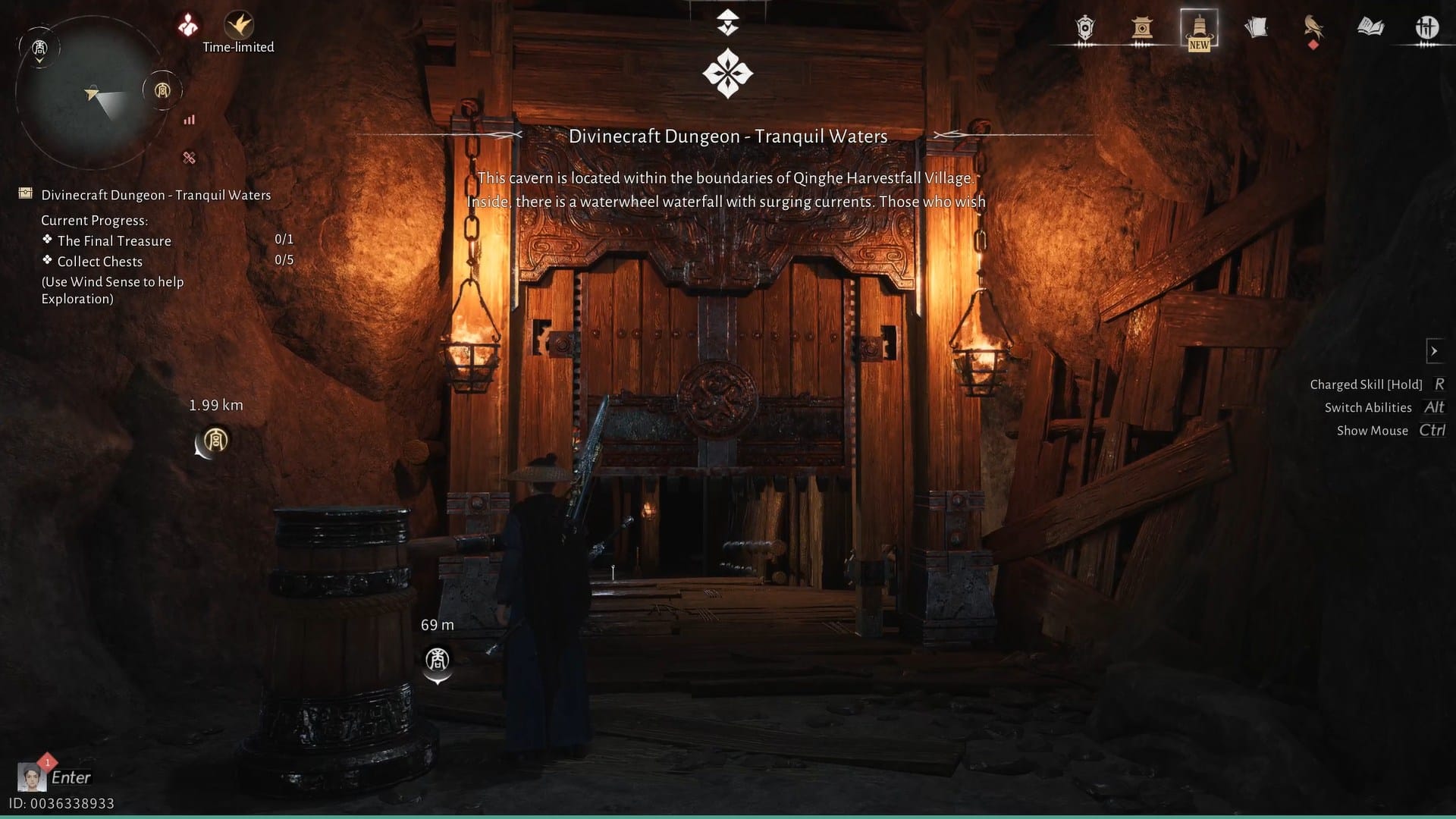Click the papers/documents icon in the toolbar

1257,27
